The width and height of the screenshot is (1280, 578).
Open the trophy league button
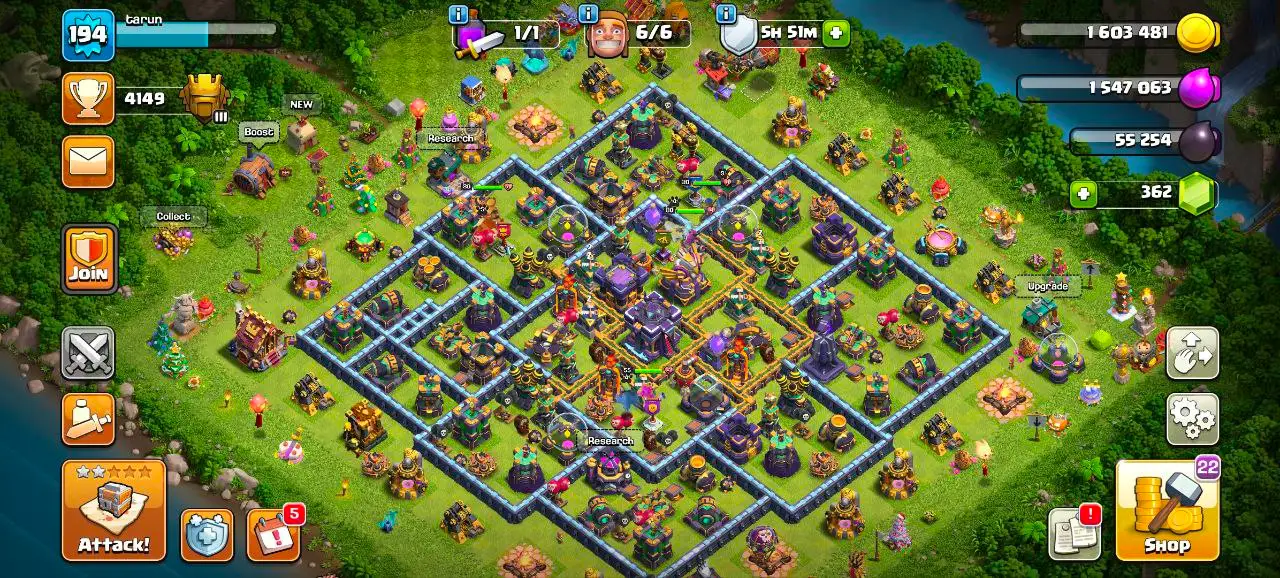(88, 98)
